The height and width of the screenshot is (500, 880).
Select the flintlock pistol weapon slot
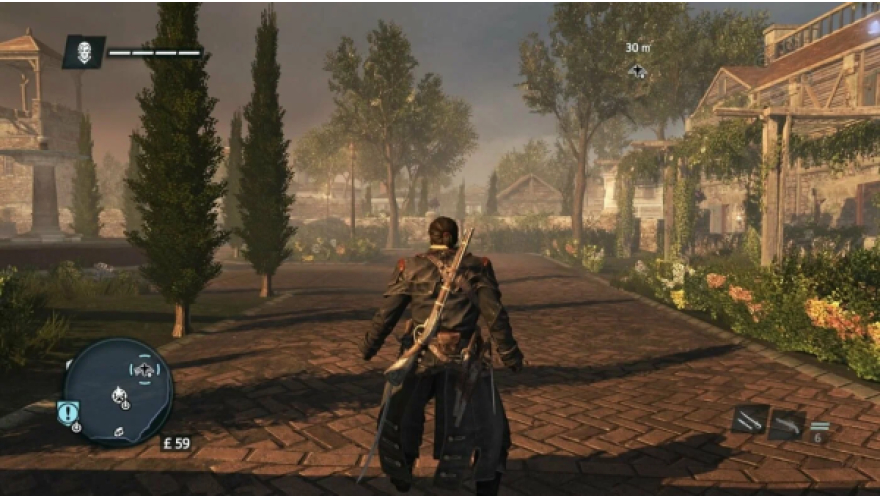[787, 424]
